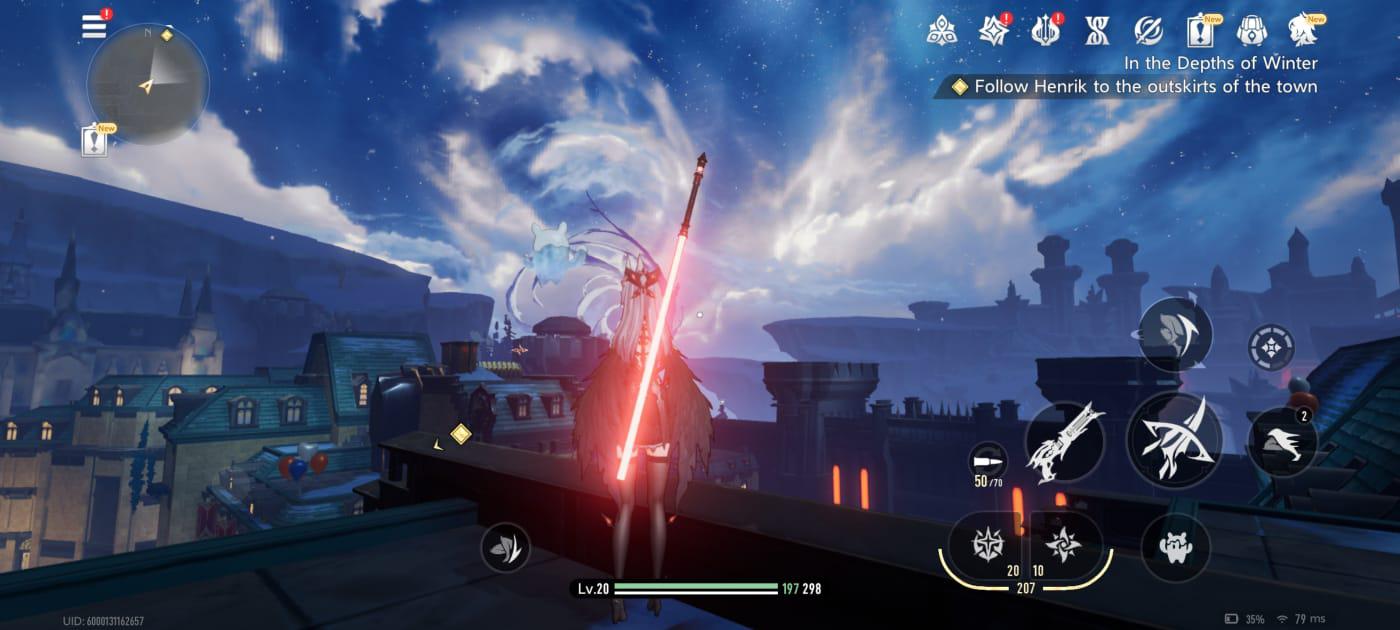Activate the leaf crescent skill button
This screenshot has height=630, width=1400.
[x=1174, y=335]
